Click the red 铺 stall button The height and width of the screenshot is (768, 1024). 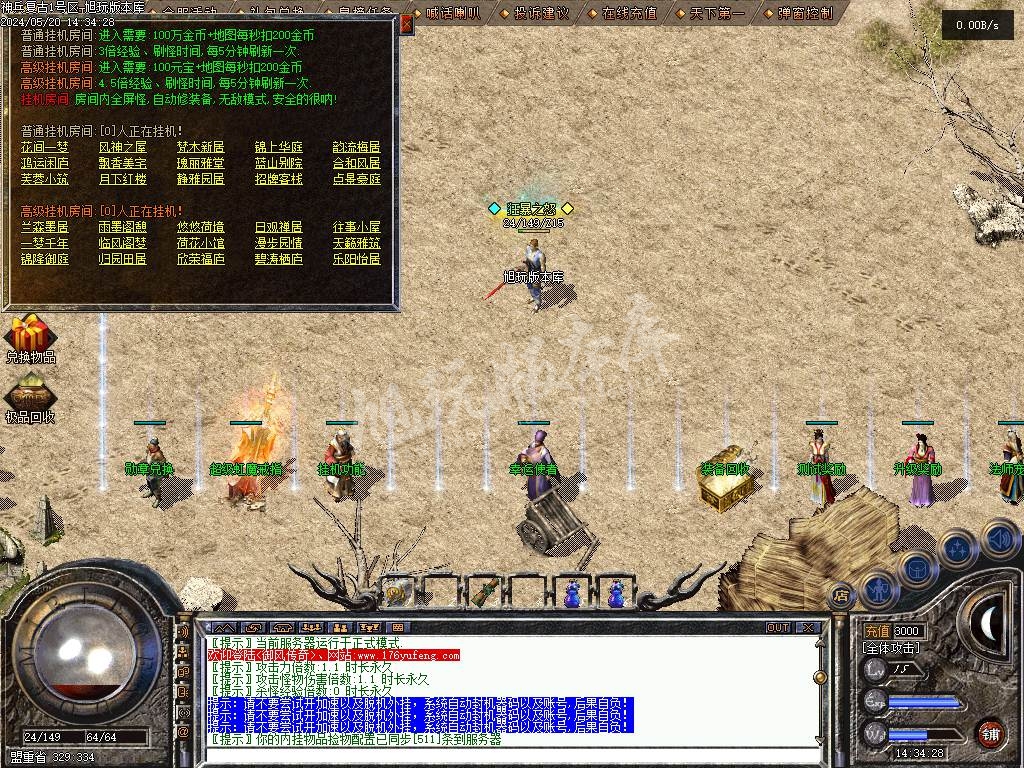[x=990, y=732]
